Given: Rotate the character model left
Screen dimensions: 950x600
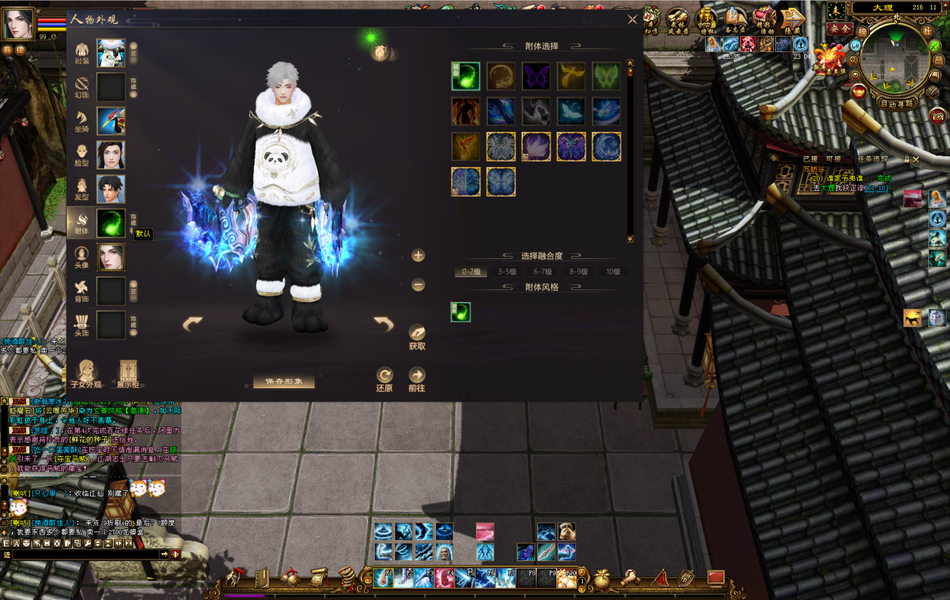Looking at the screenshot, I should click(192, 323).
